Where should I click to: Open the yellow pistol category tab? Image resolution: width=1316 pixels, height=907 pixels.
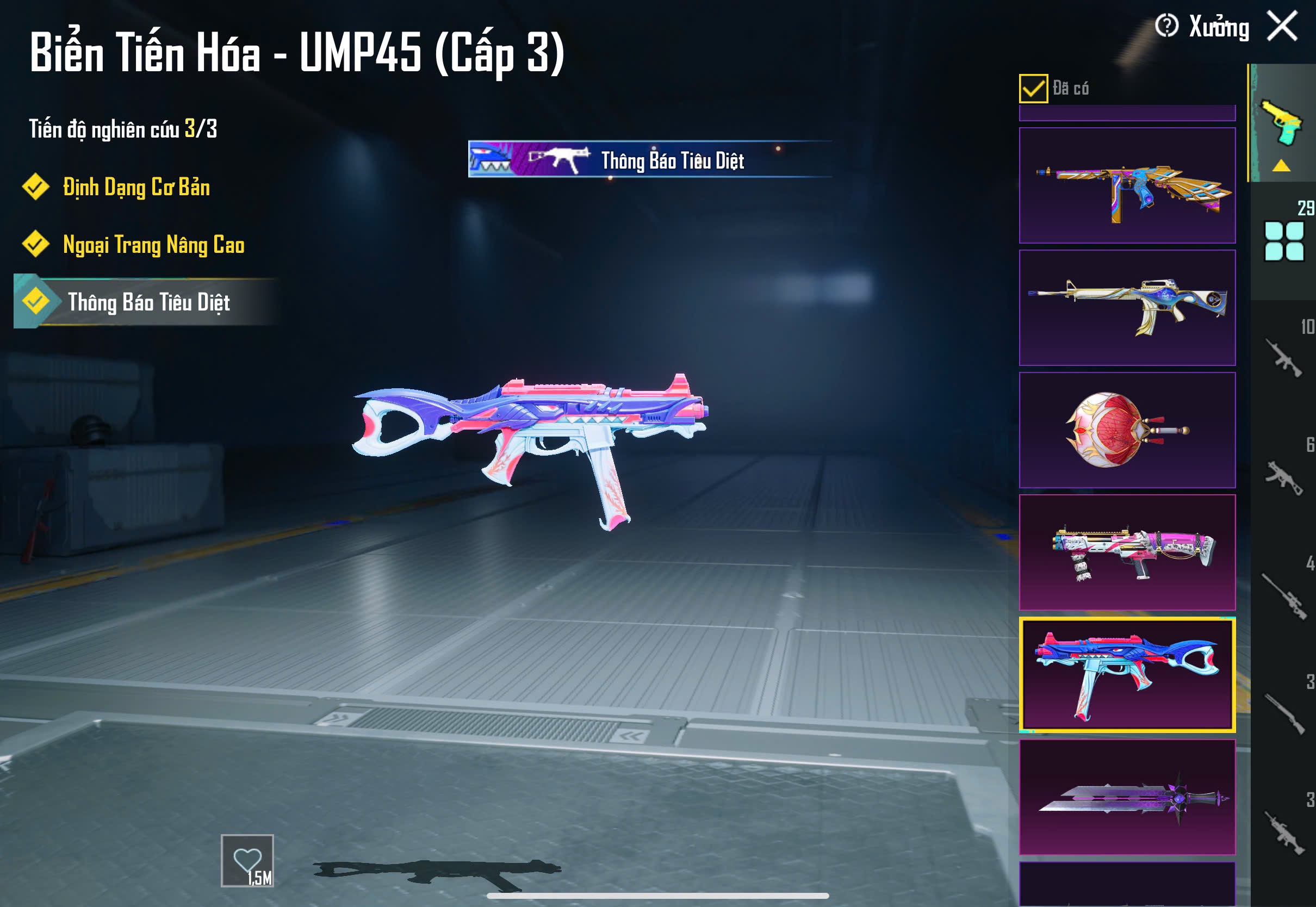pos(1282,125)
